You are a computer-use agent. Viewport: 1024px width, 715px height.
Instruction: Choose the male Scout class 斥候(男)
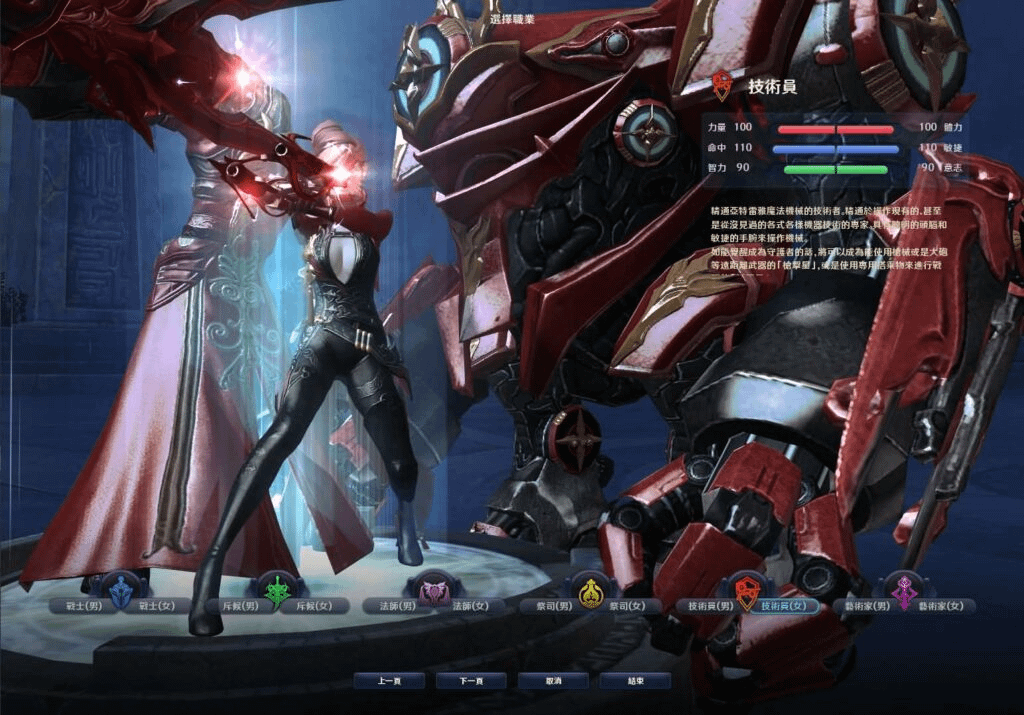pos(237,606)
